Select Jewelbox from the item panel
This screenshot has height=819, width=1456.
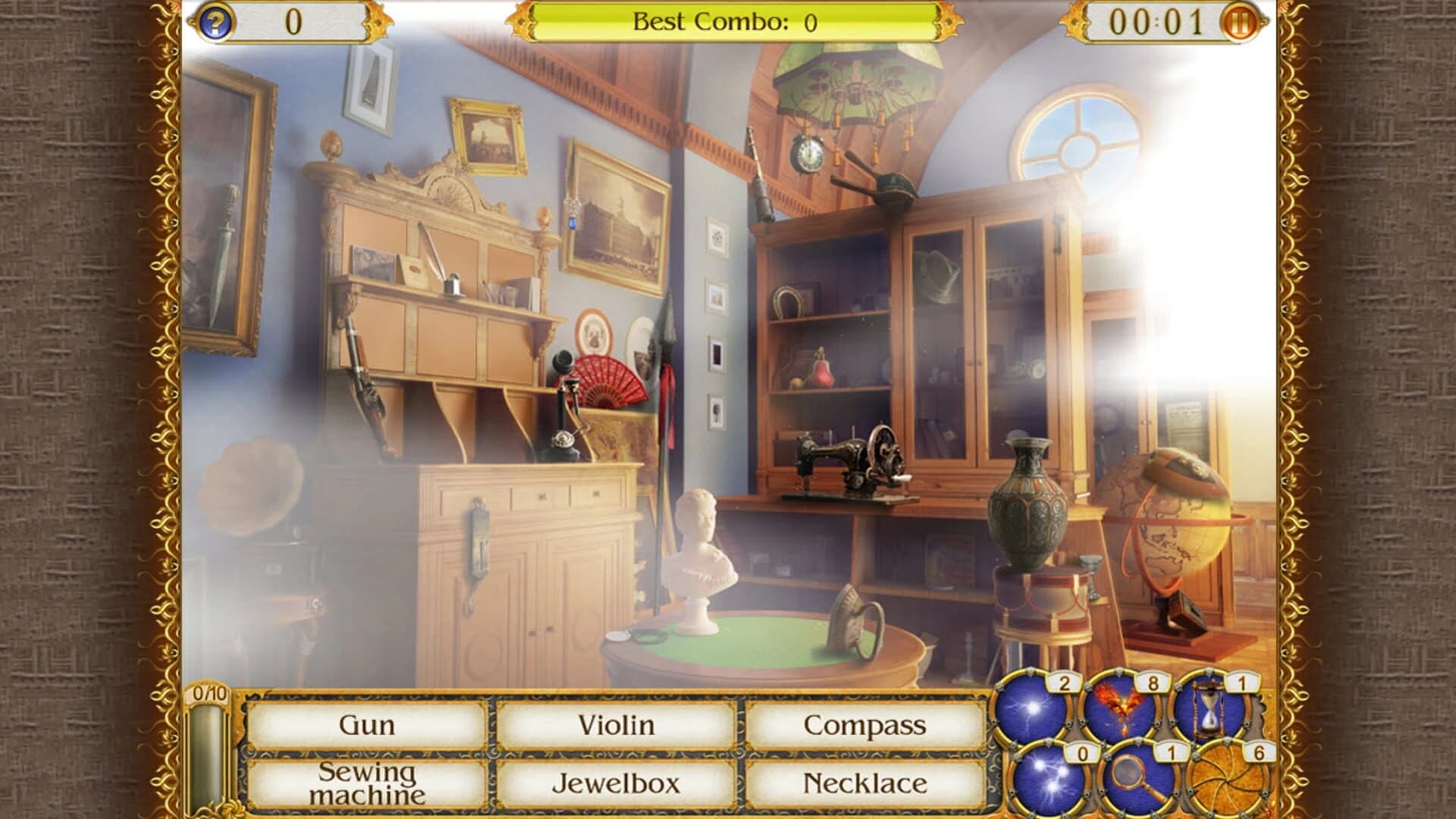[618, 783]
